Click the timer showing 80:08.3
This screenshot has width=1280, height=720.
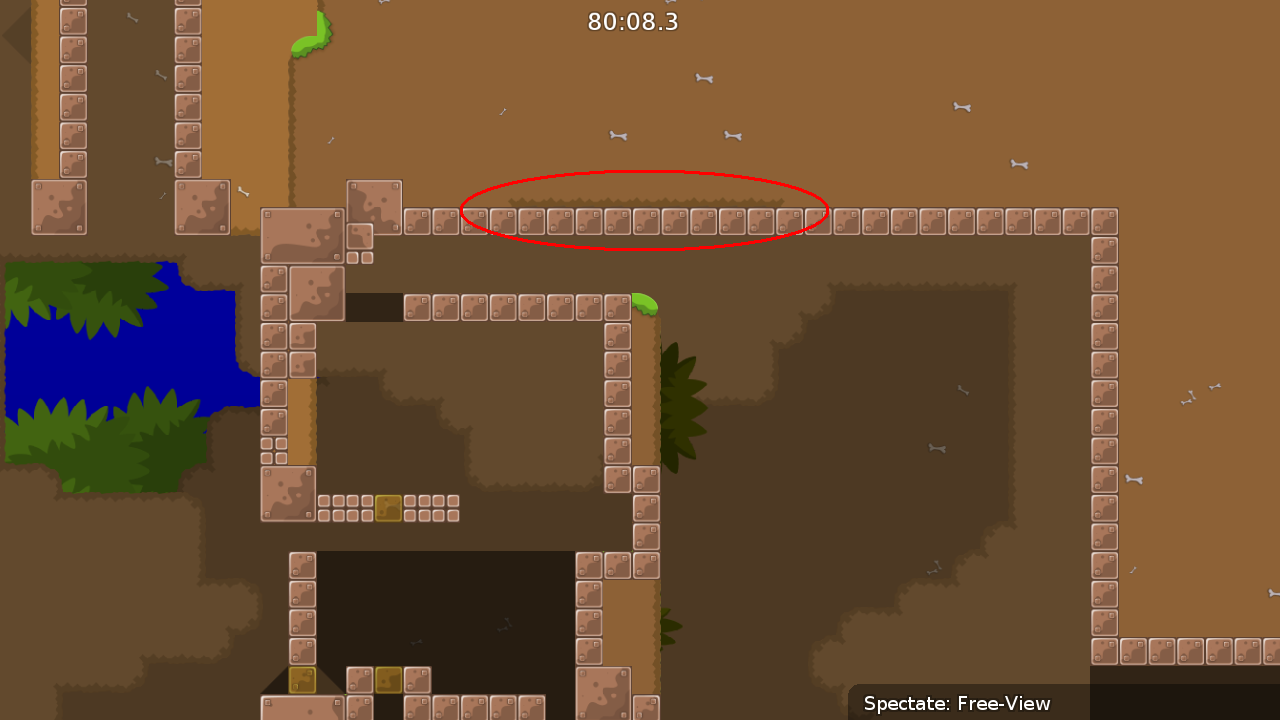click(x=634, y=22)
